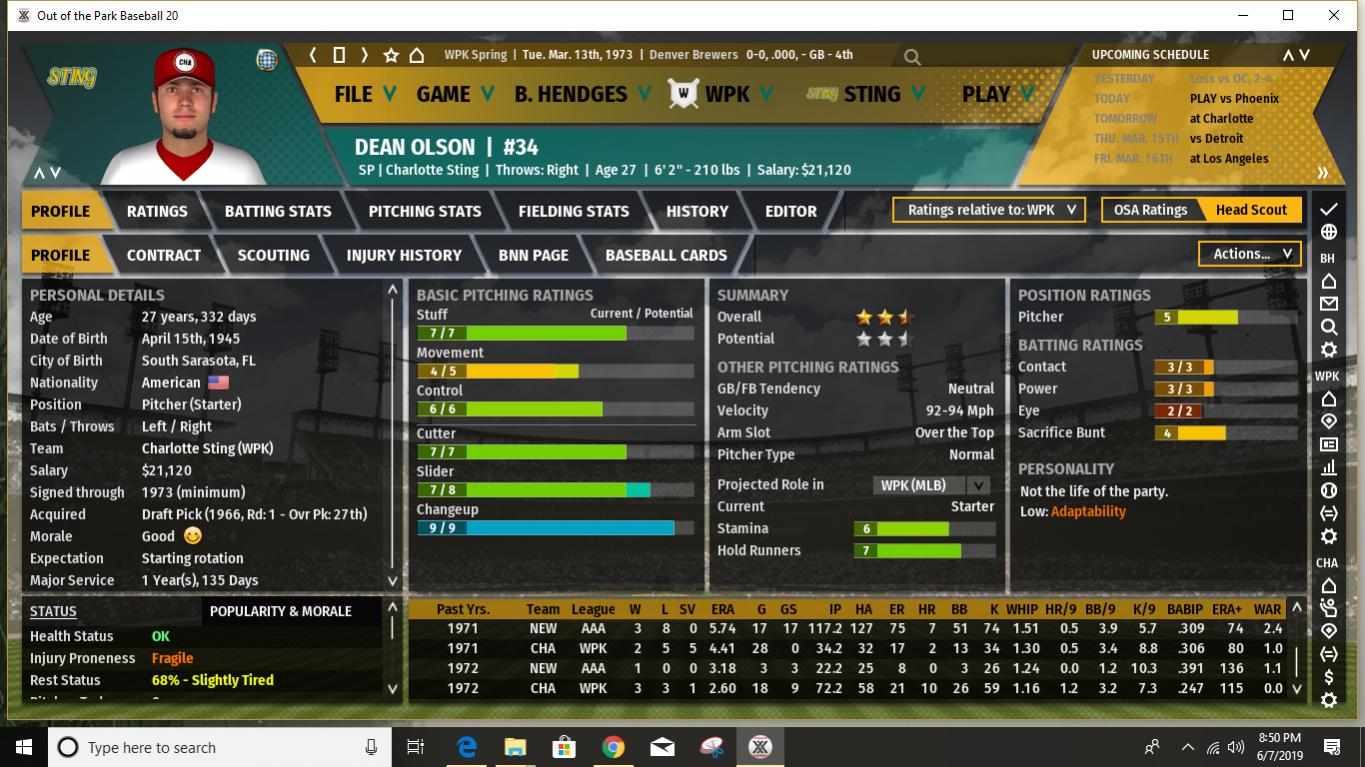
Task: Open the HISTORY tab
Action: pos(697,211)
